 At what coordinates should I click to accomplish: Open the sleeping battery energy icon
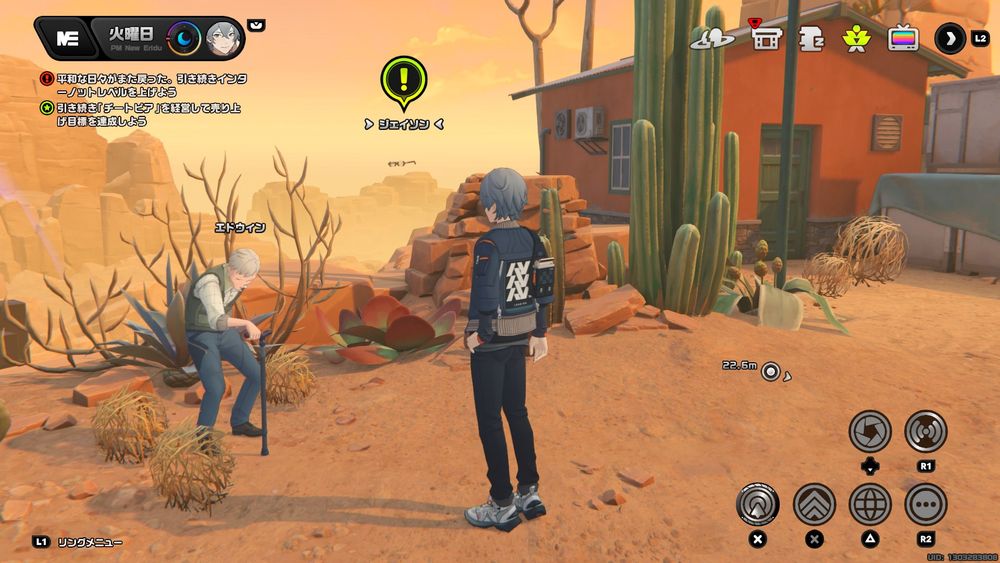tap(810, 39)
